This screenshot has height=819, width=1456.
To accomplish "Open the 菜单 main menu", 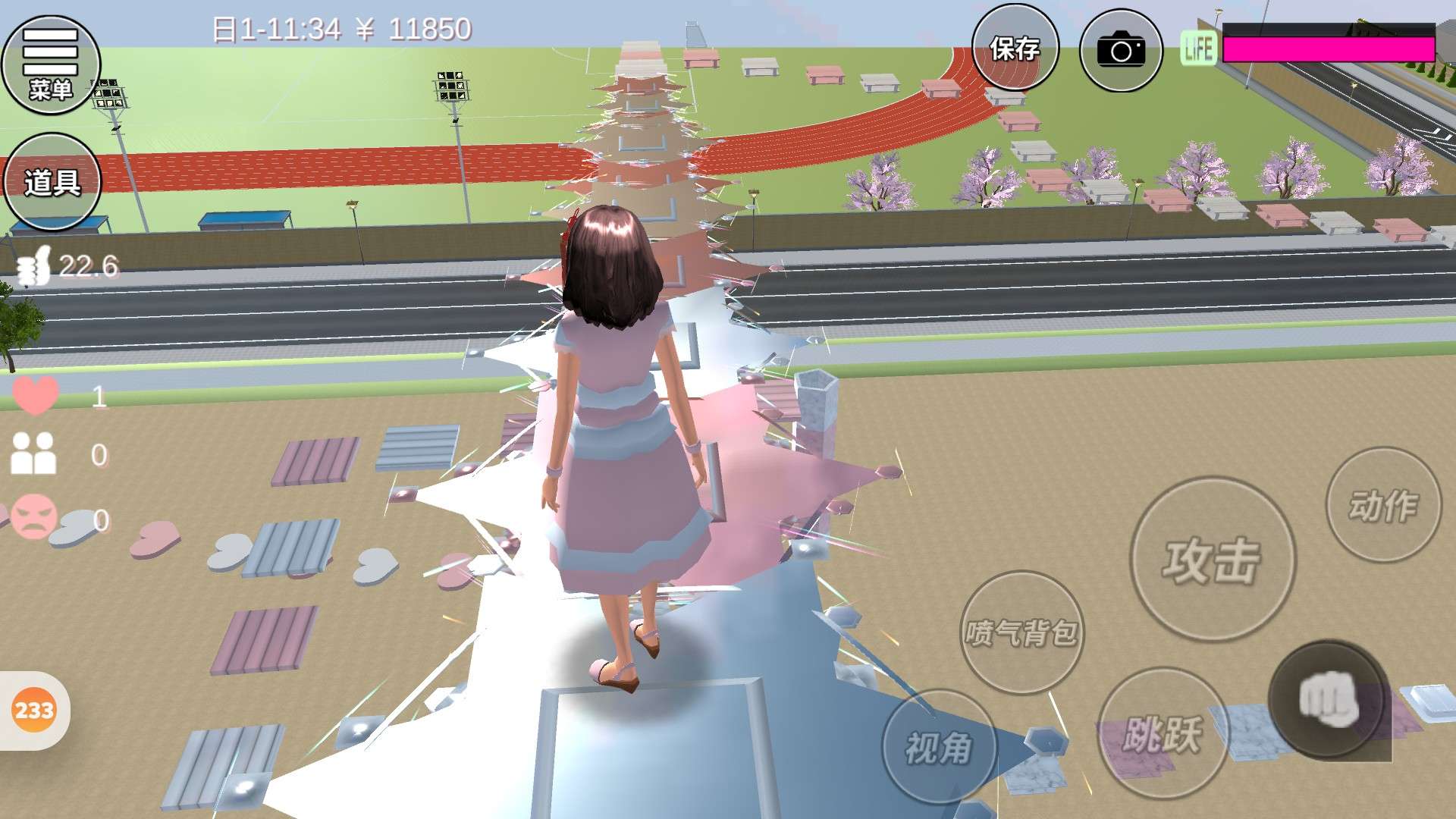I will (x=51, y=65).
